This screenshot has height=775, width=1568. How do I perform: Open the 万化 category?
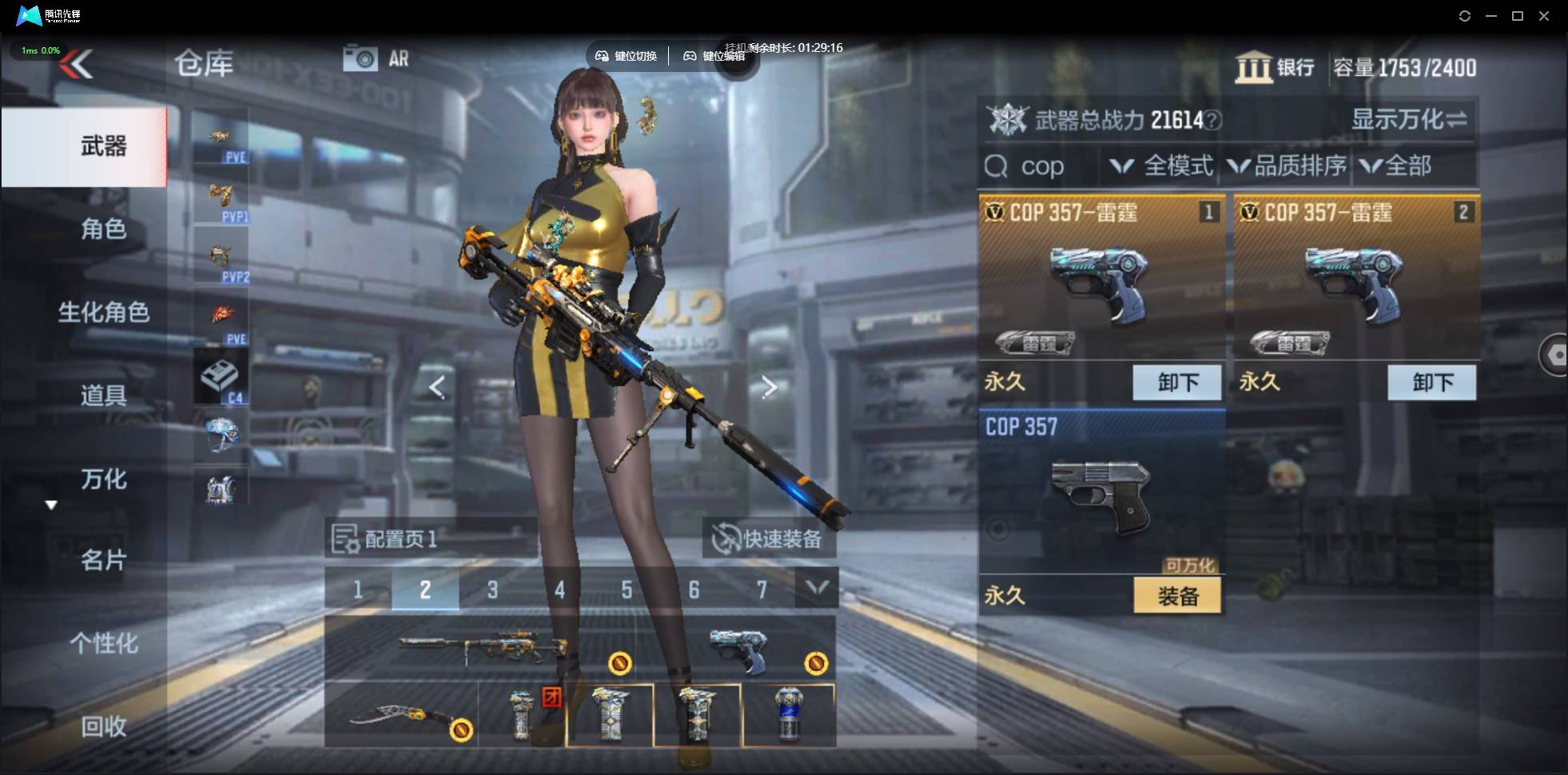click(x=103, y=479)
